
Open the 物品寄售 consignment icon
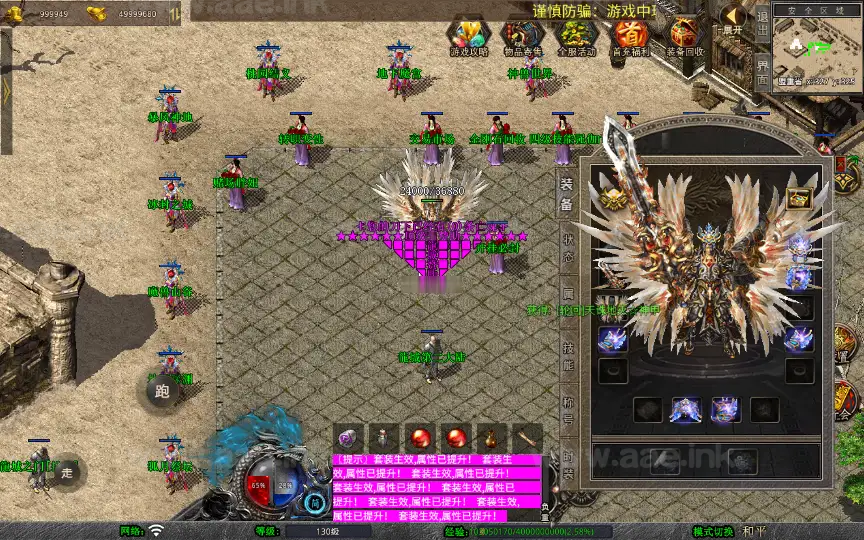521,37
